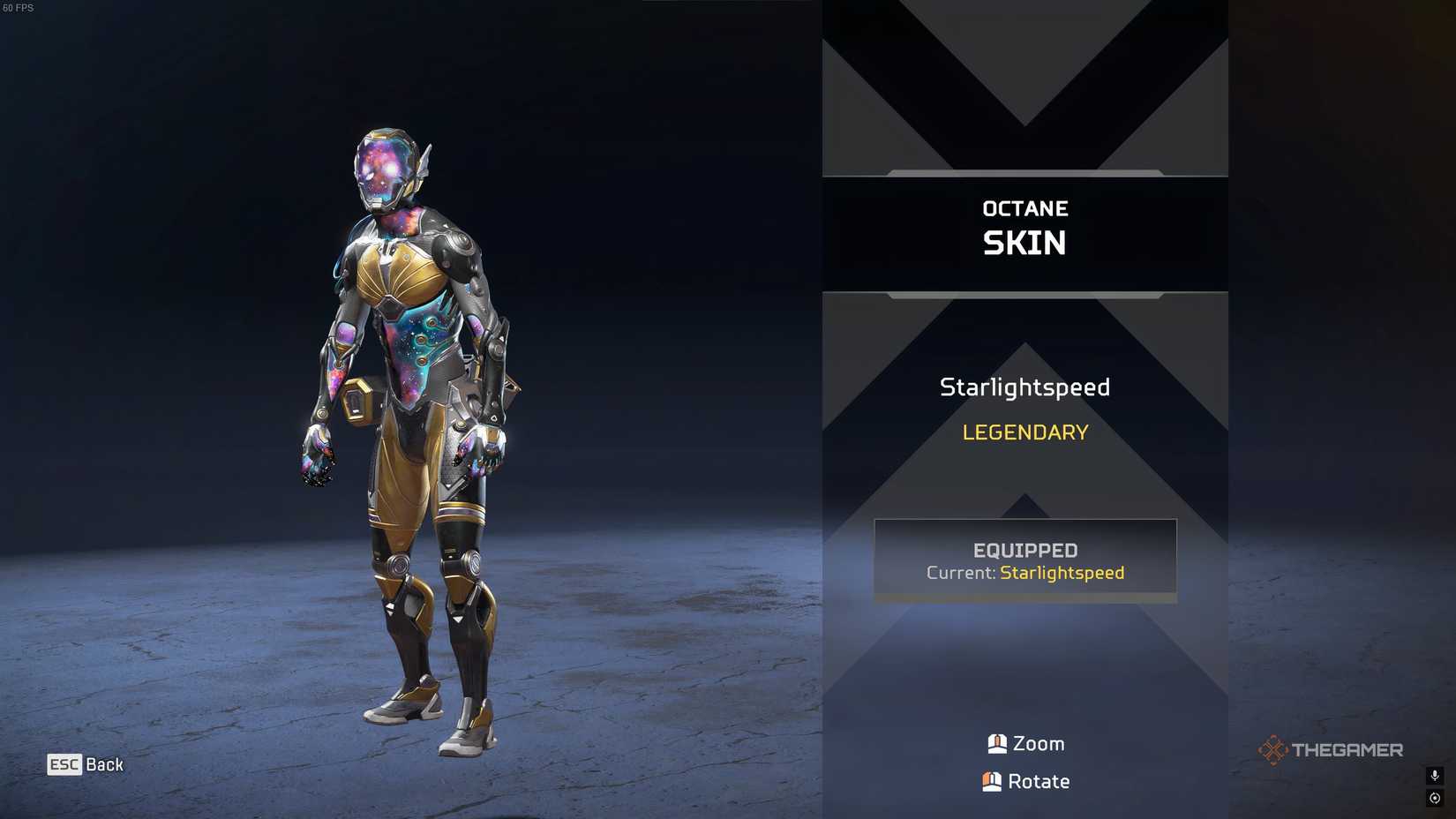
Task: Click the yellow LEGENDARY rarity indicator
Action: click(x=1024, y=432)
